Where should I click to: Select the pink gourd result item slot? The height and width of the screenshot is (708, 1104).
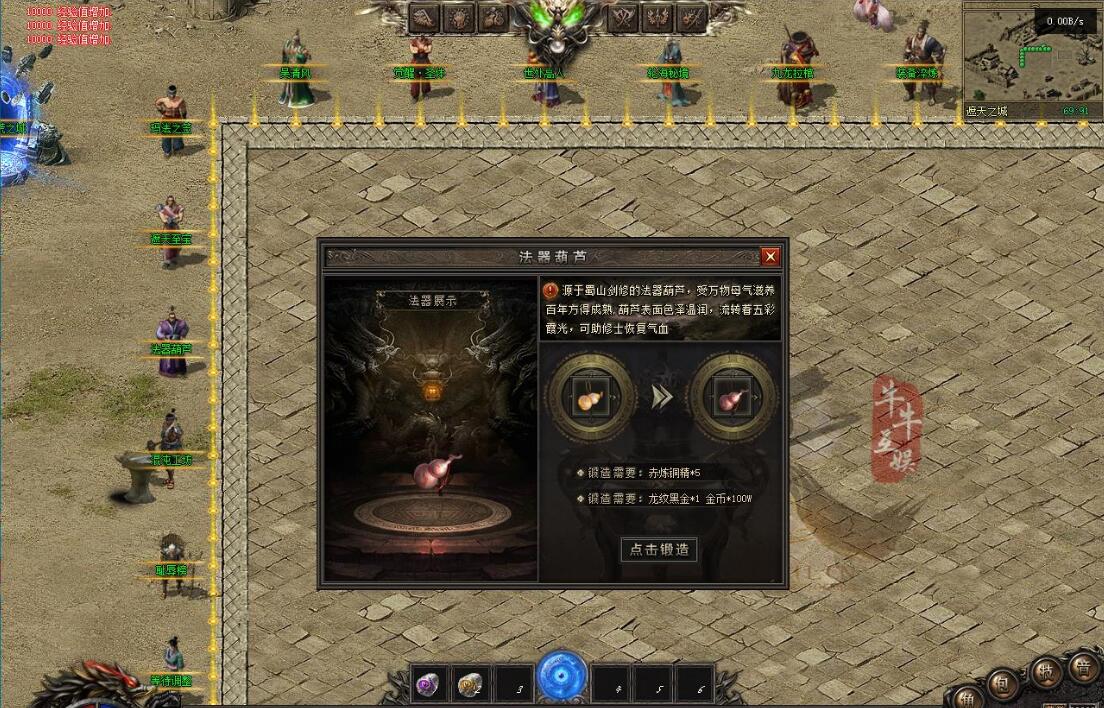(x=734, y=397)
